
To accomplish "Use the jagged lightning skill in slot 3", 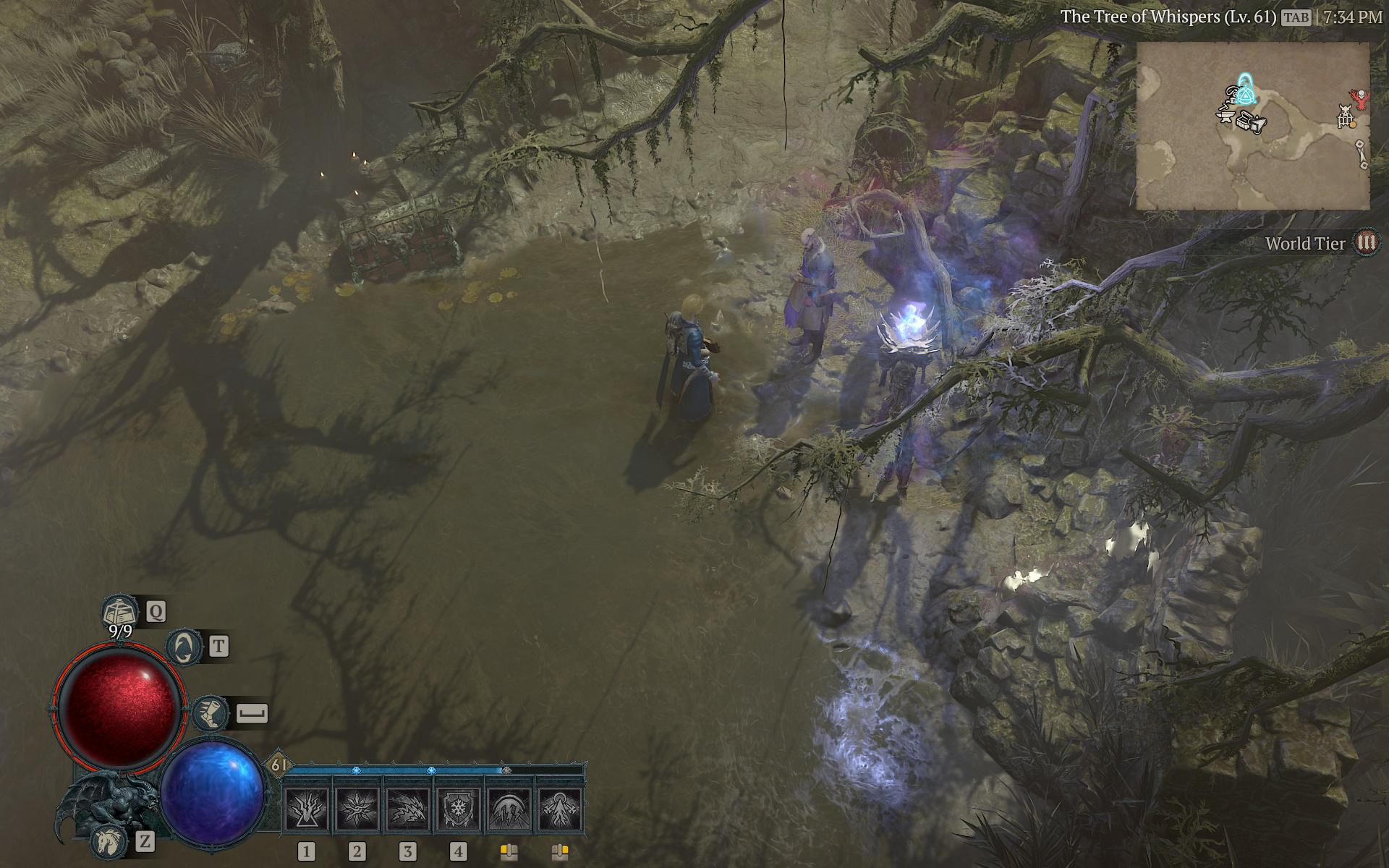I will coord(408,809).
